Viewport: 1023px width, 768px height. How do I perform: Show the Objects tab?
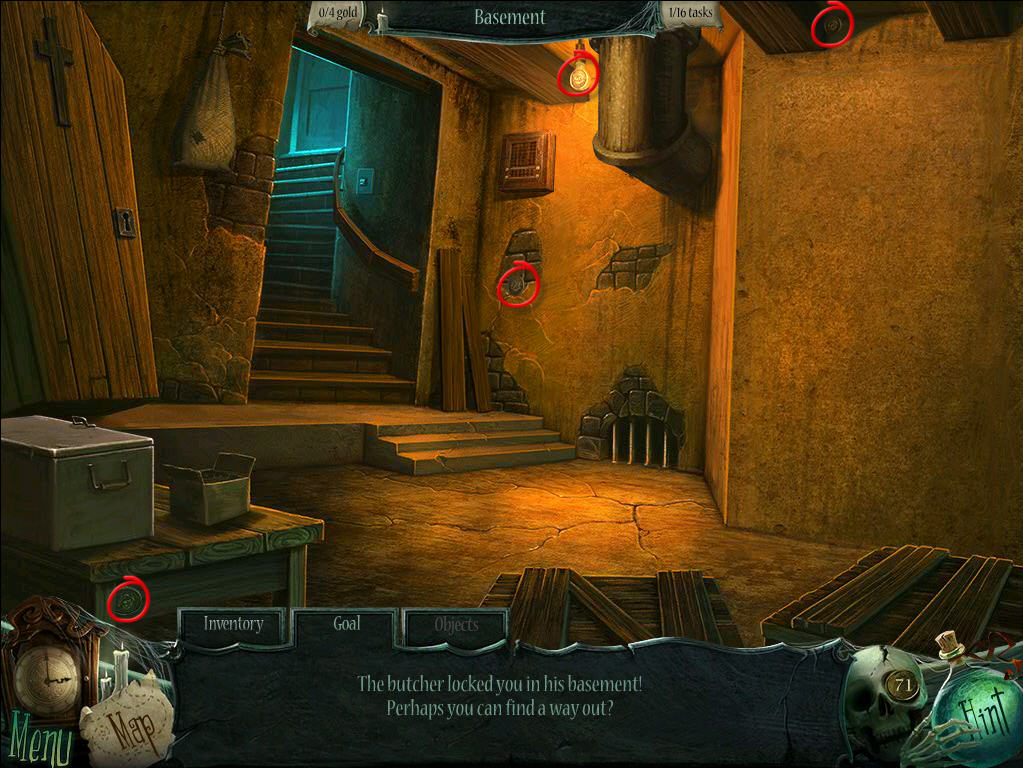click(x=456, y=625)
